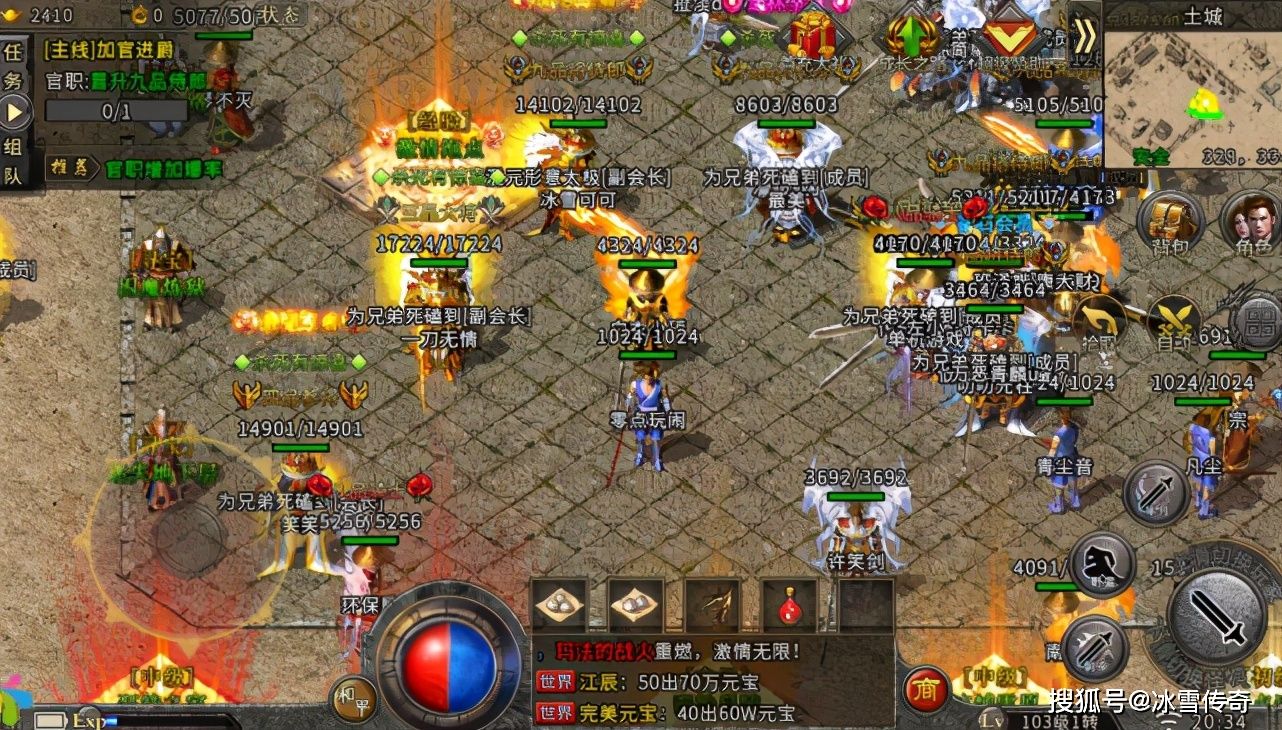Expand the 商 shop tab on right edge

[x=925, y=688]
